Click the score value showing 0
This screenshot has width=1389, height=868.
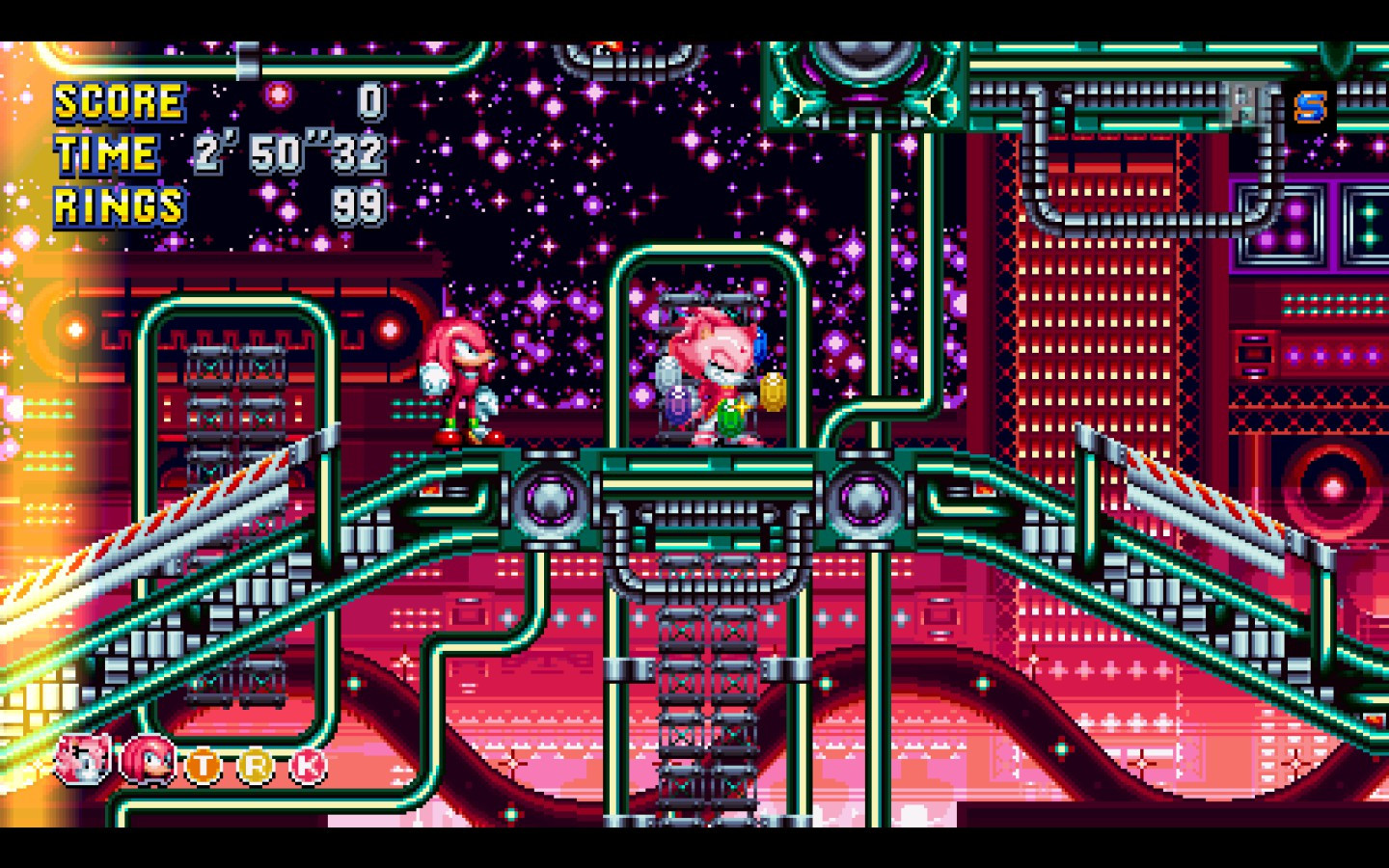pyautogui.click(x=369, y=100)
